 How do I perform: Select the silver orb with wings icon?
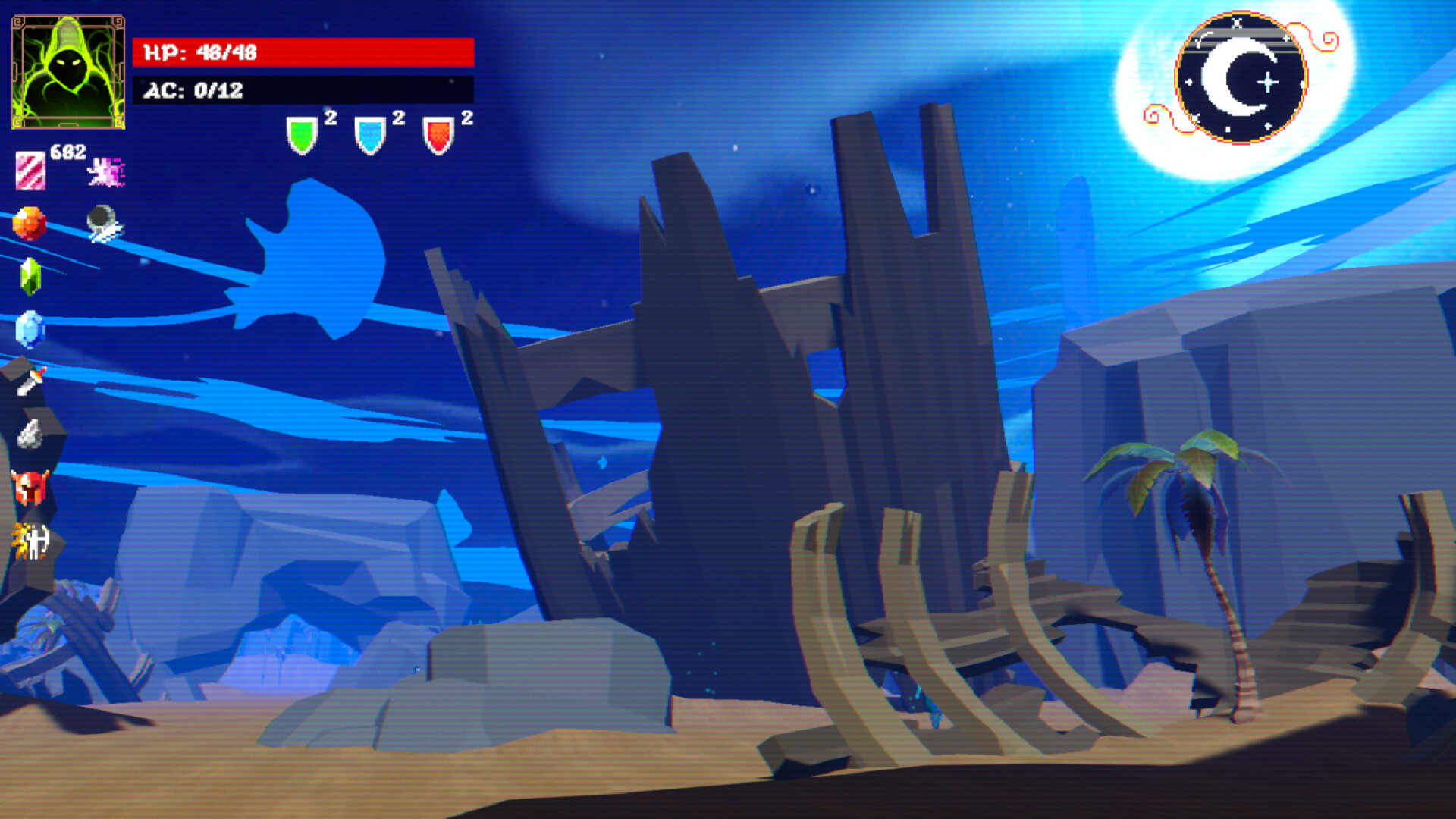coord(102,224)
